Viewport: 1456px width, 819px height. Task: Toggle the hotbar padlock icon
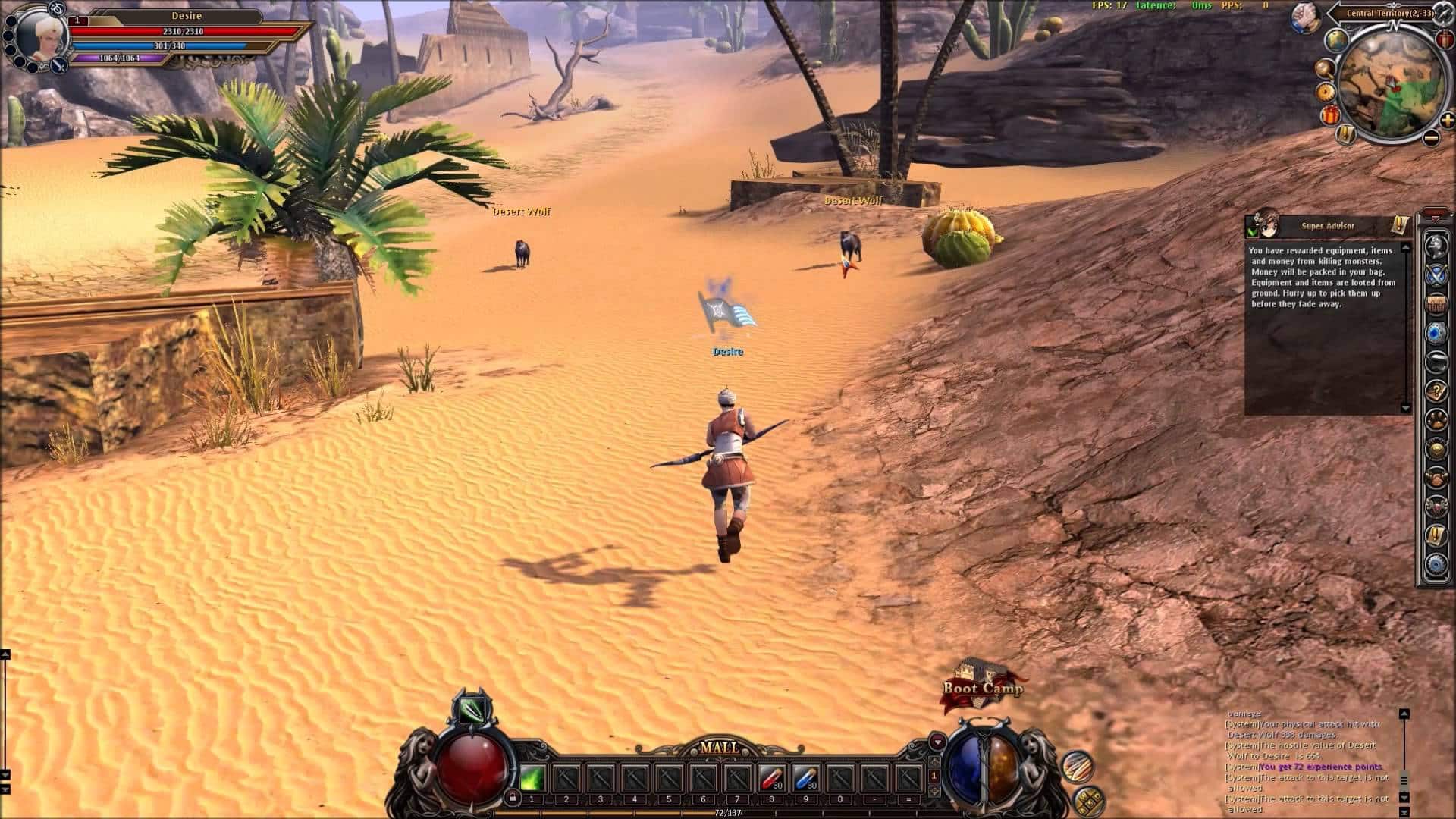pos(513,798)
